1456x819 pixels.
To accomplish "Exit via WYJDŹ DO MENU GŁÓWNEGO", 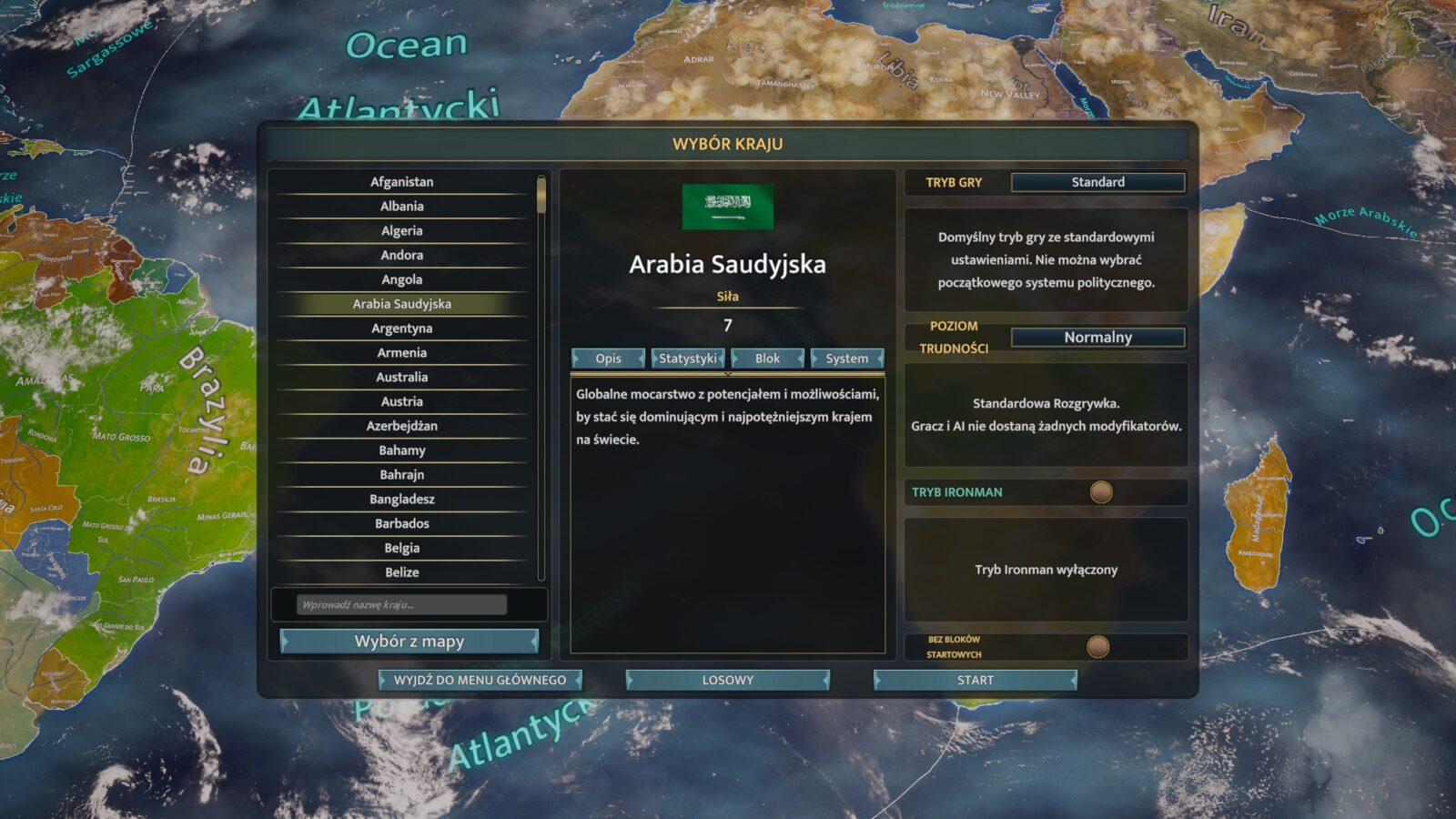I will coord(480,680).
